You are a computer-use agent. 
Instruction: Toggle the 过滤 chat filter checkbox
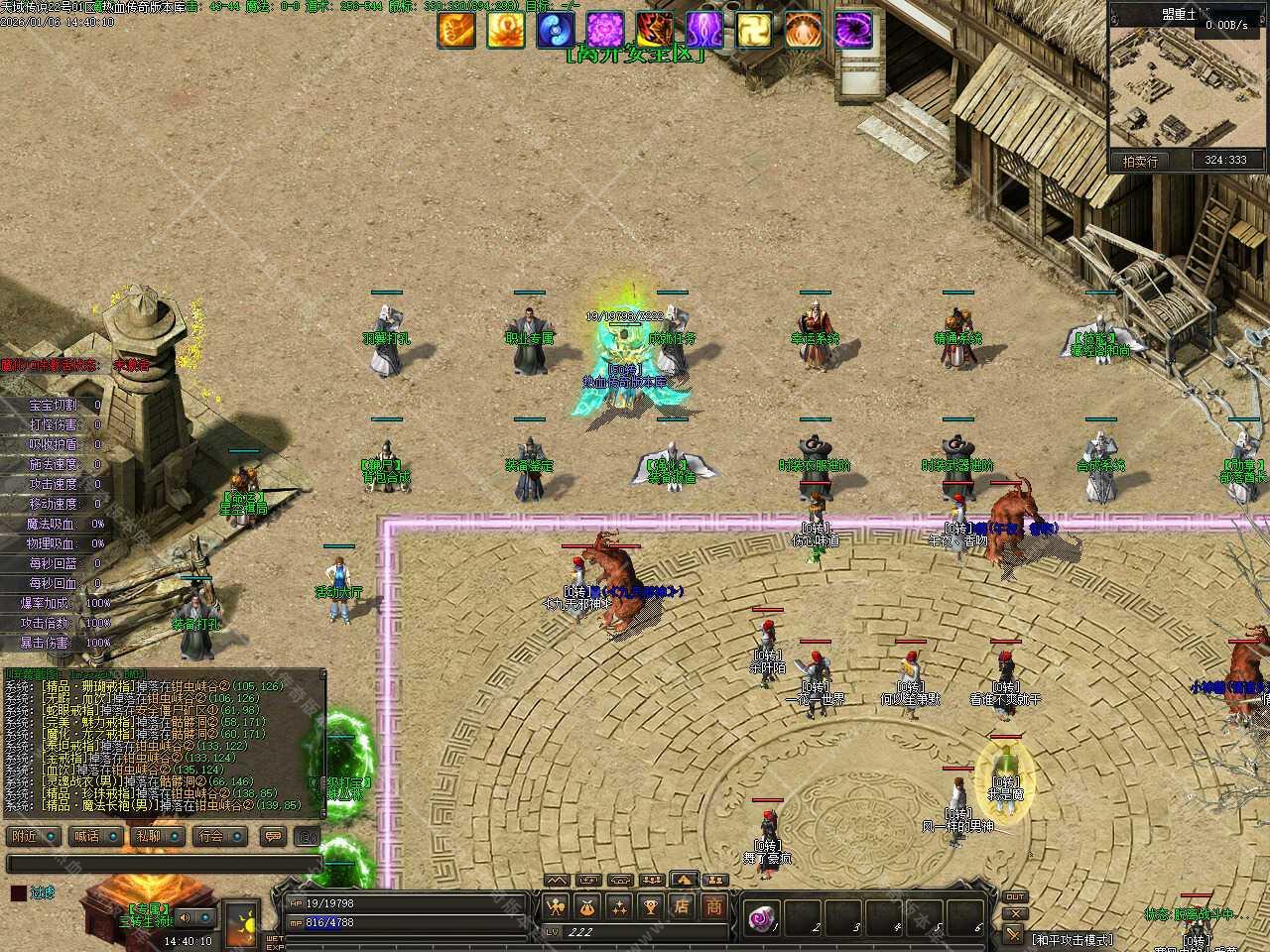[x=19, y=892]
